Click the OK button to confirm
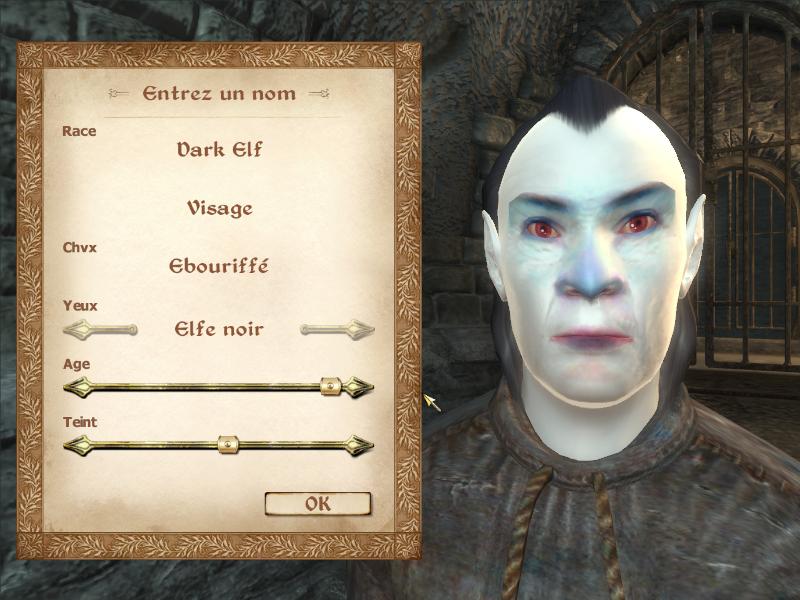Screen dimensions: 800x600 (x=317, y=504)
